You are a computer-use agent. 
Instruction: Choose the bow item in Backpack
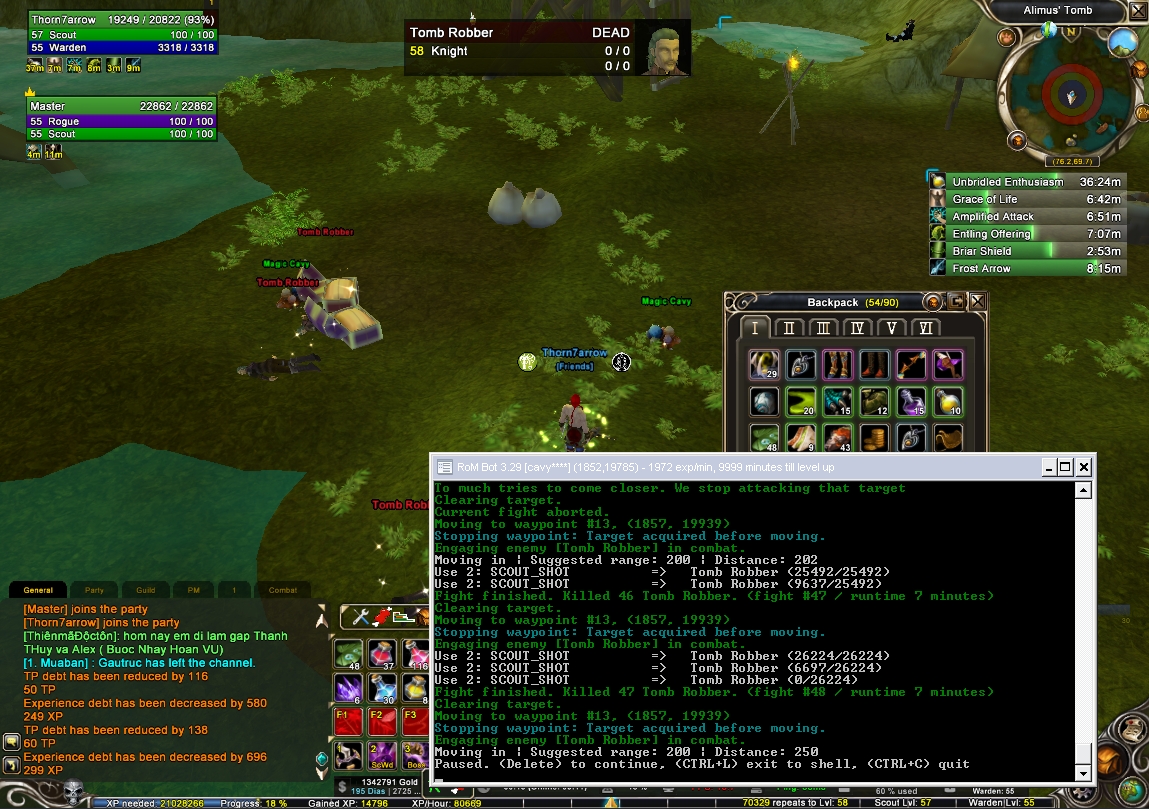tap(911, 365)
